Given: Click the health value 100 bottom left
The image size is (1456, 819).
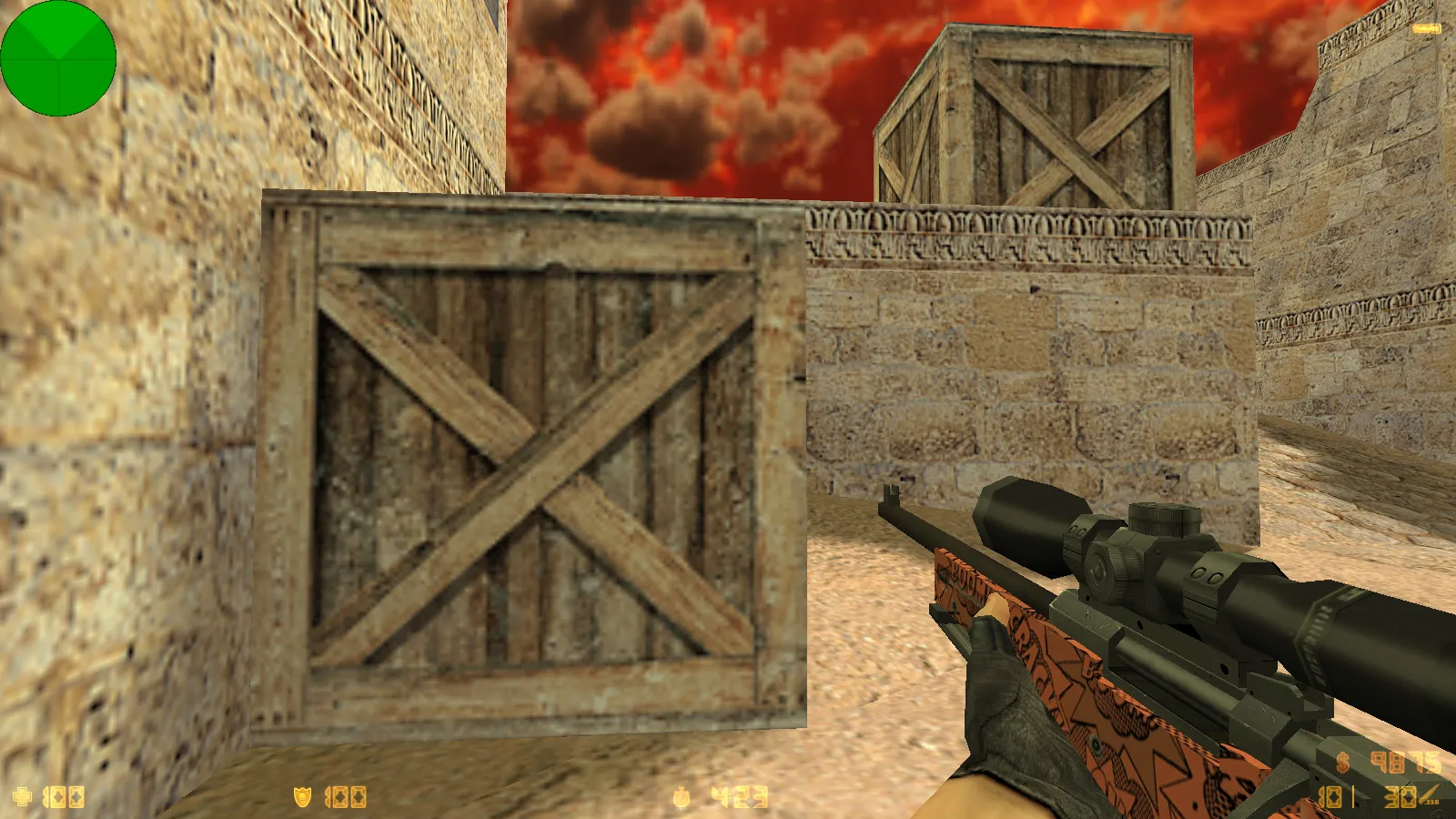Looking at the screenshot, I should coord(64,796).
